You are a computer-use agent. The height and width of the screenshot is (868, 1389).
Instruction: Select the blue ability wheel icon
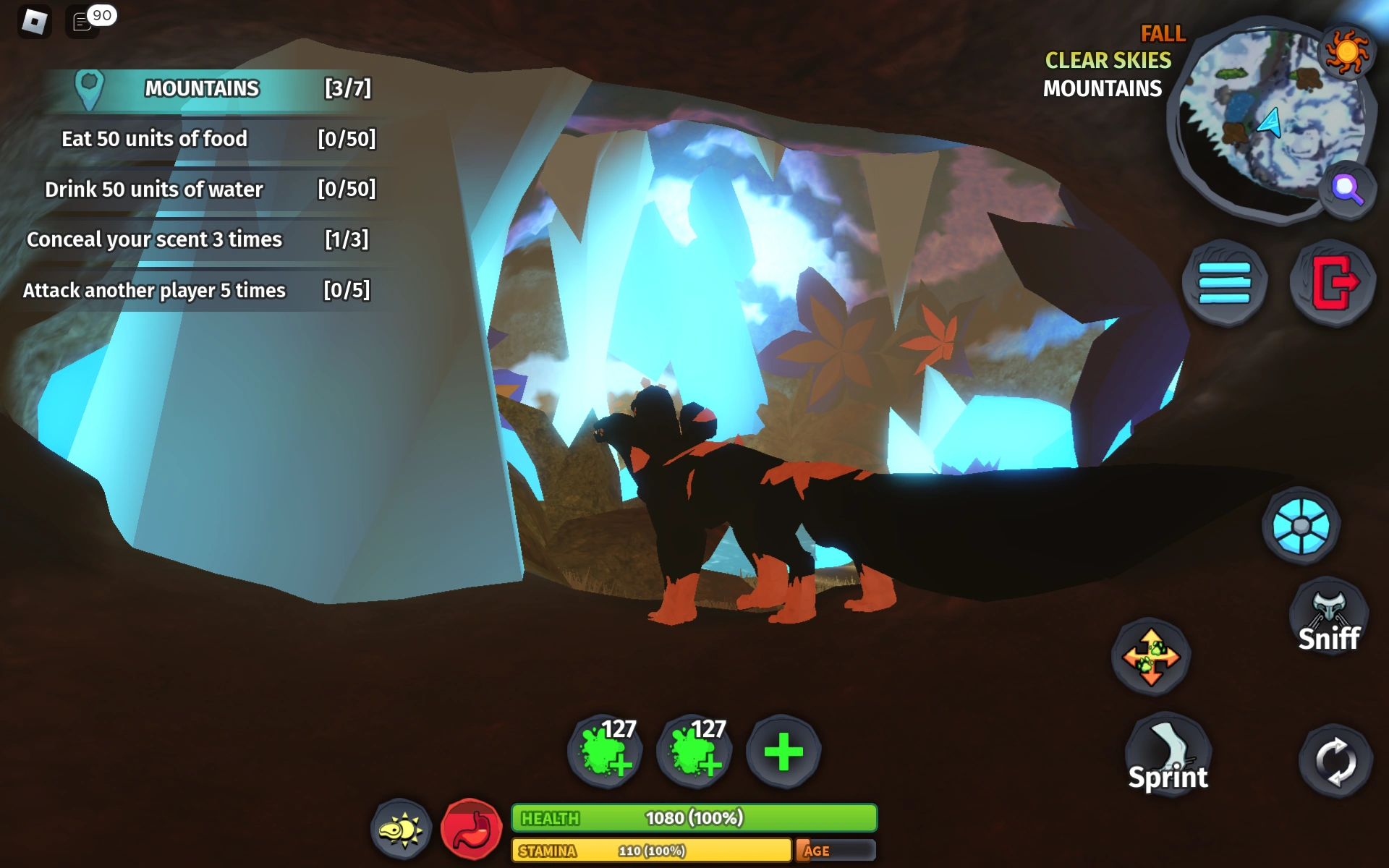[1302, 527]
